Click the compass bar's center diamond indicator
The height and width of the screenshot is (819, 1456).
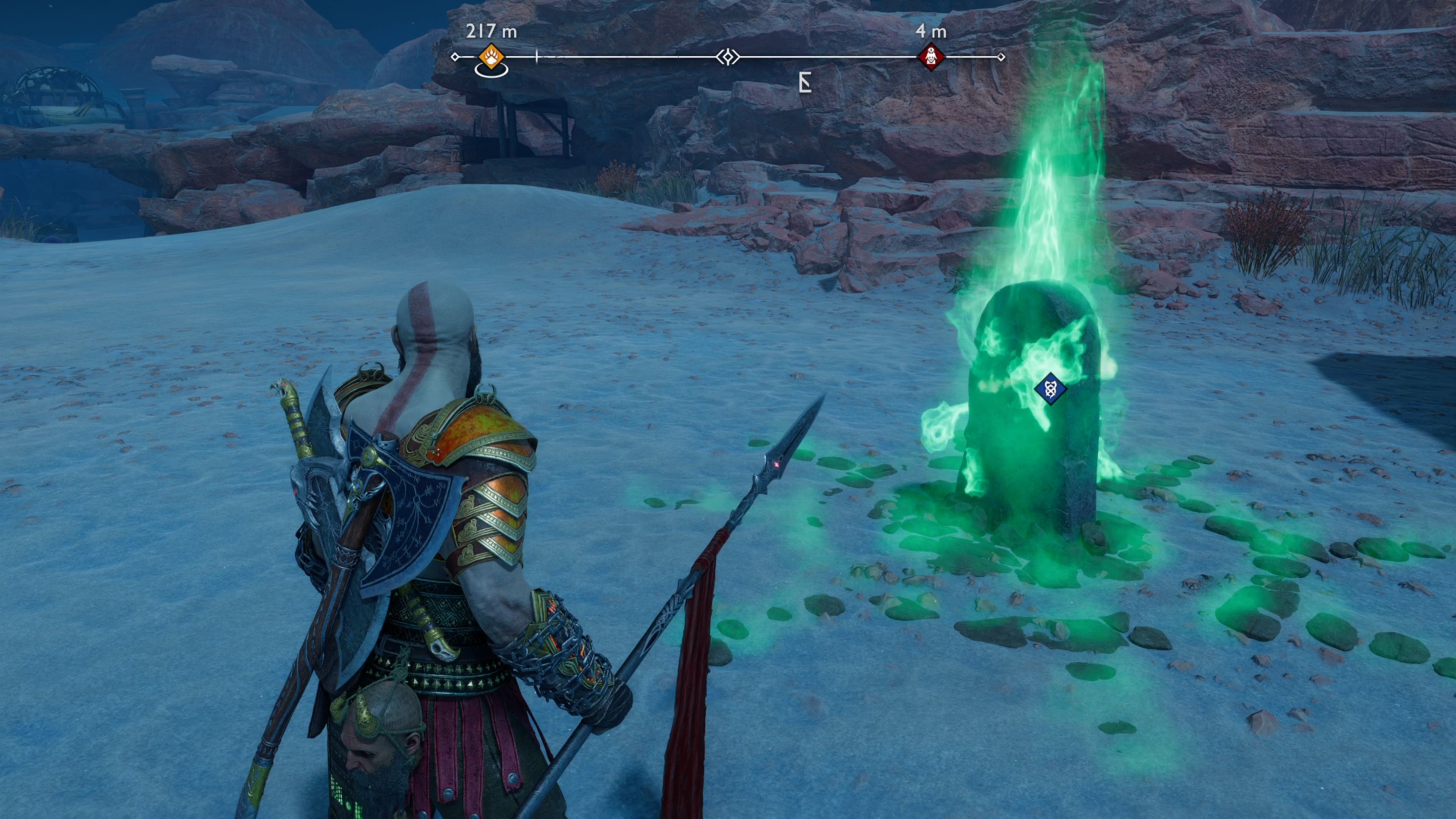(728, 56)
